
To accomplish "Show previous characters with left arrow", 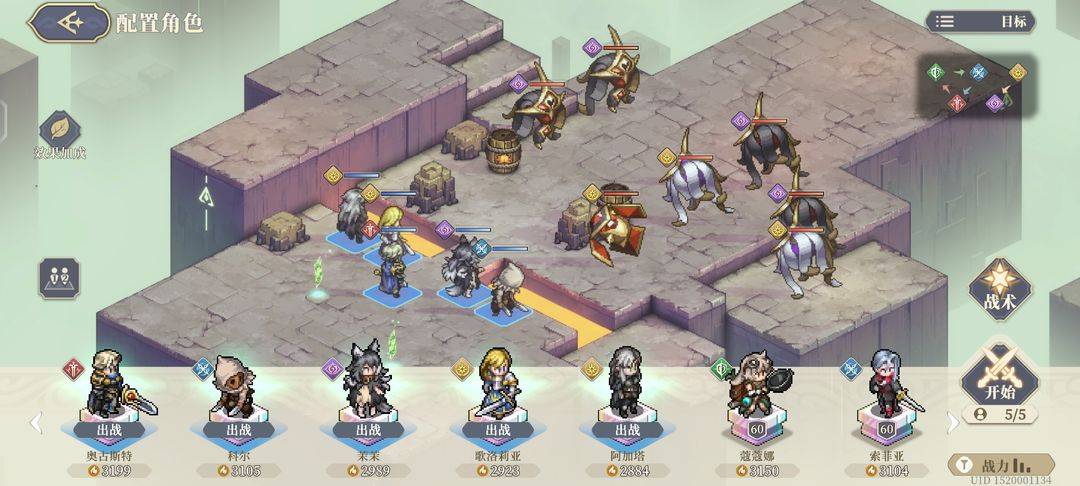I will click(x=37, y=423).
